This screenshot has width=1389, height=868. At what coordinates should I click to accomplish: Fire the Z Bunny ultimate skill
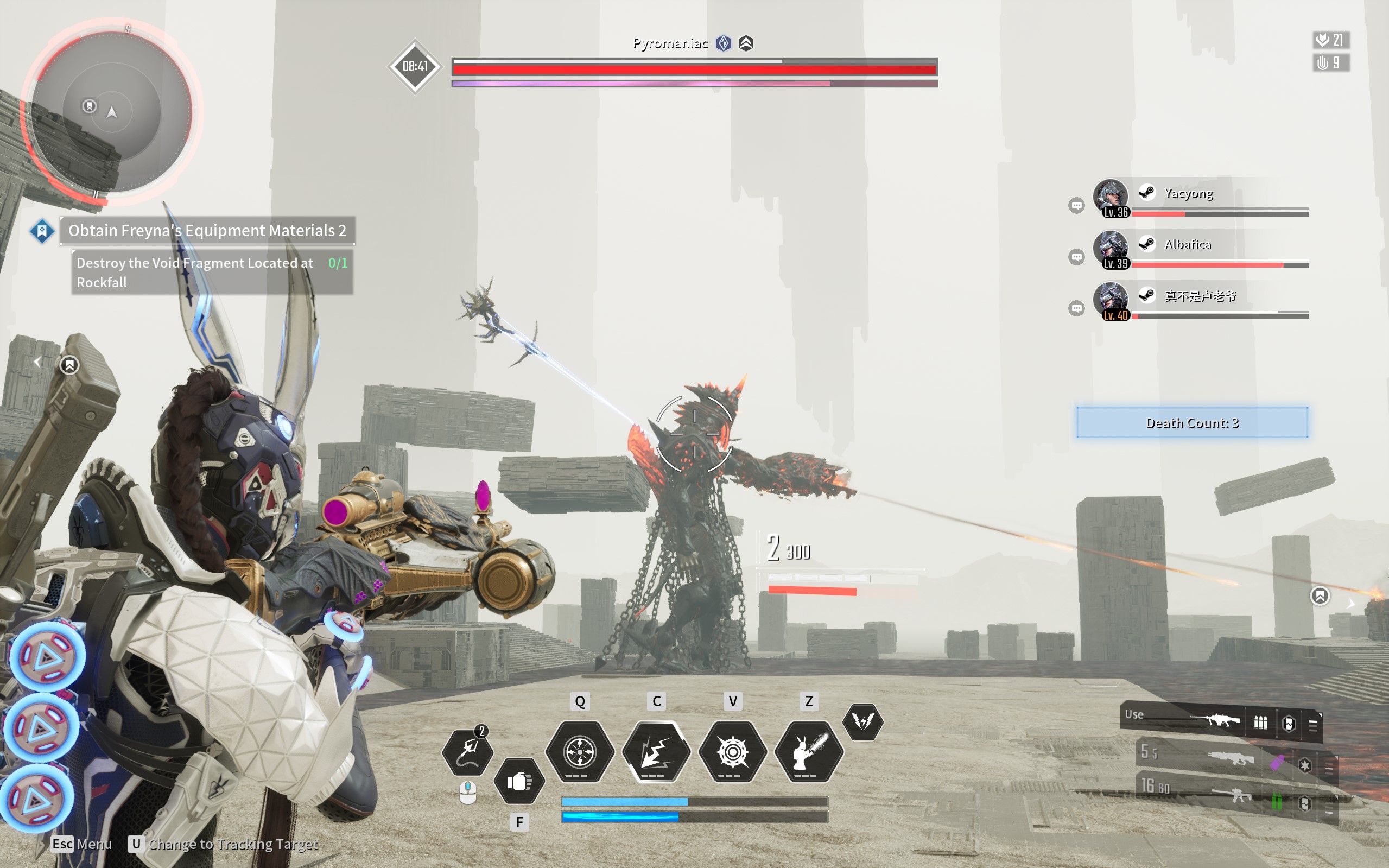tap(809, 752)
